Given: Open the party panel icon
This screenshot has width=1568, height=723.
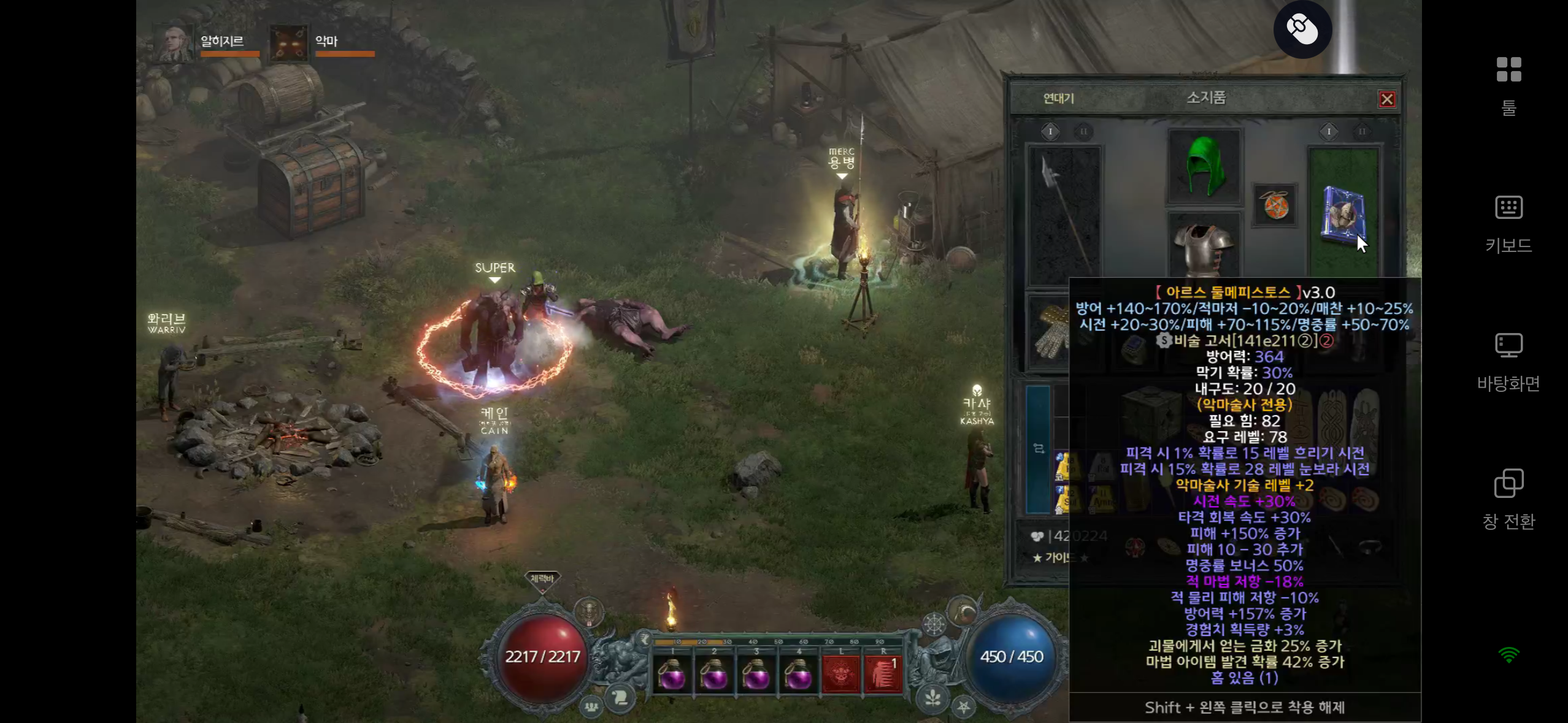Looking at the screenshot, I should coord(591,706).
